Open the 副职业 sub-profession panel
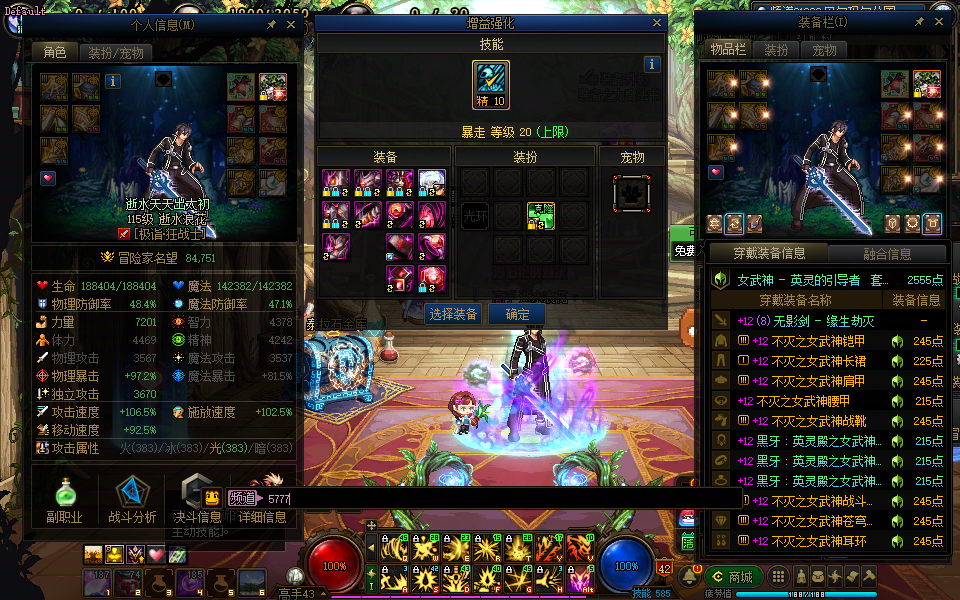The height and width of the screenshot is (600, 960). (67, 499)
